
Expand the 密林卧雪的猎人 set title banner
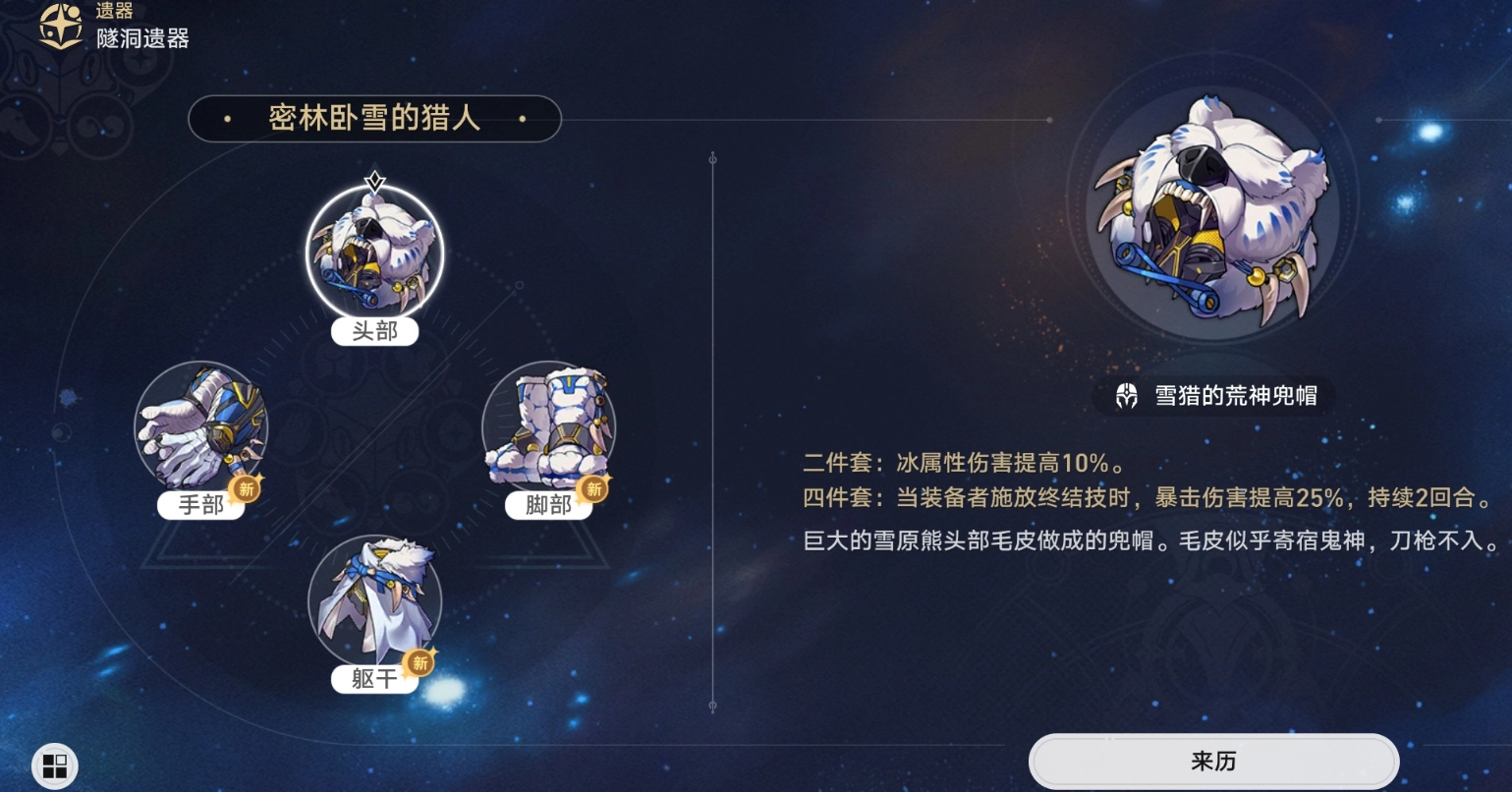pos(374,118)
